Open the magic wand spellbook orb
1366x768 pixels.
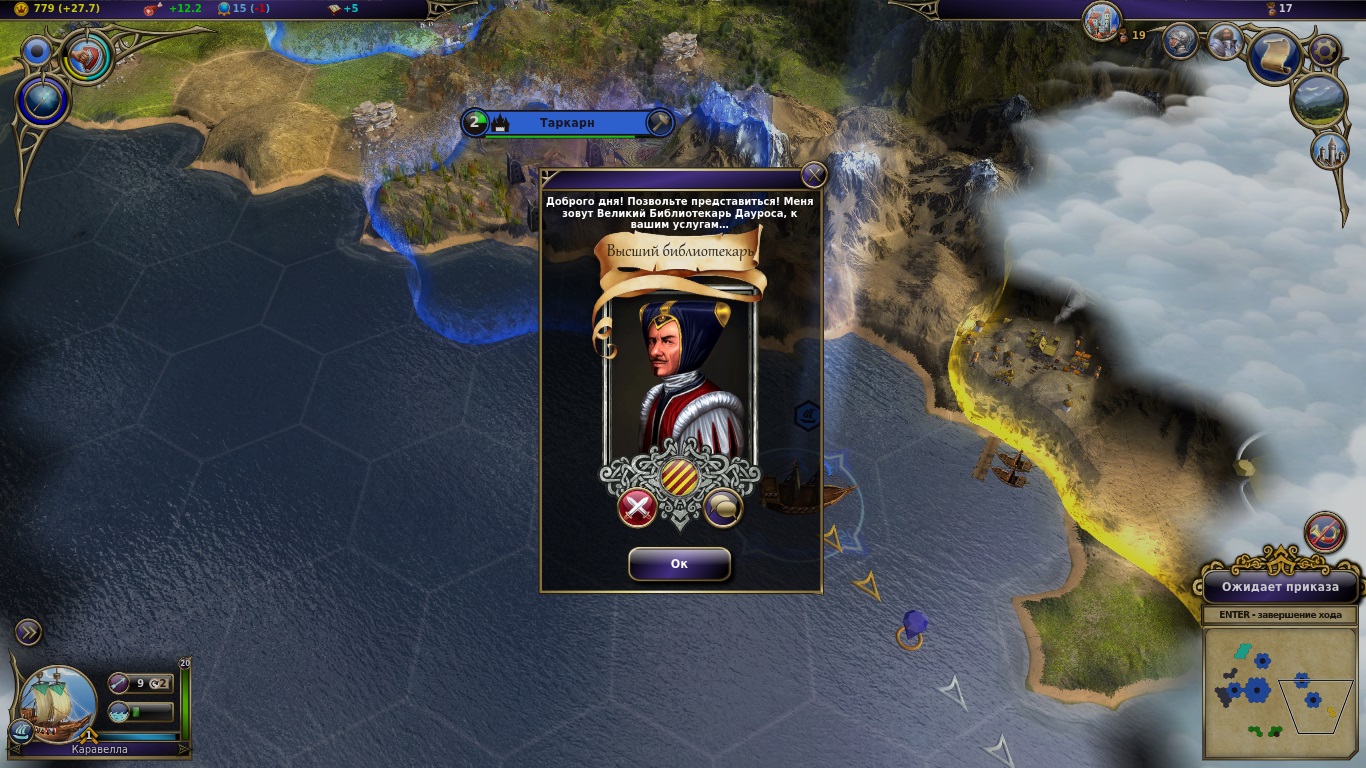pos(43,101)
